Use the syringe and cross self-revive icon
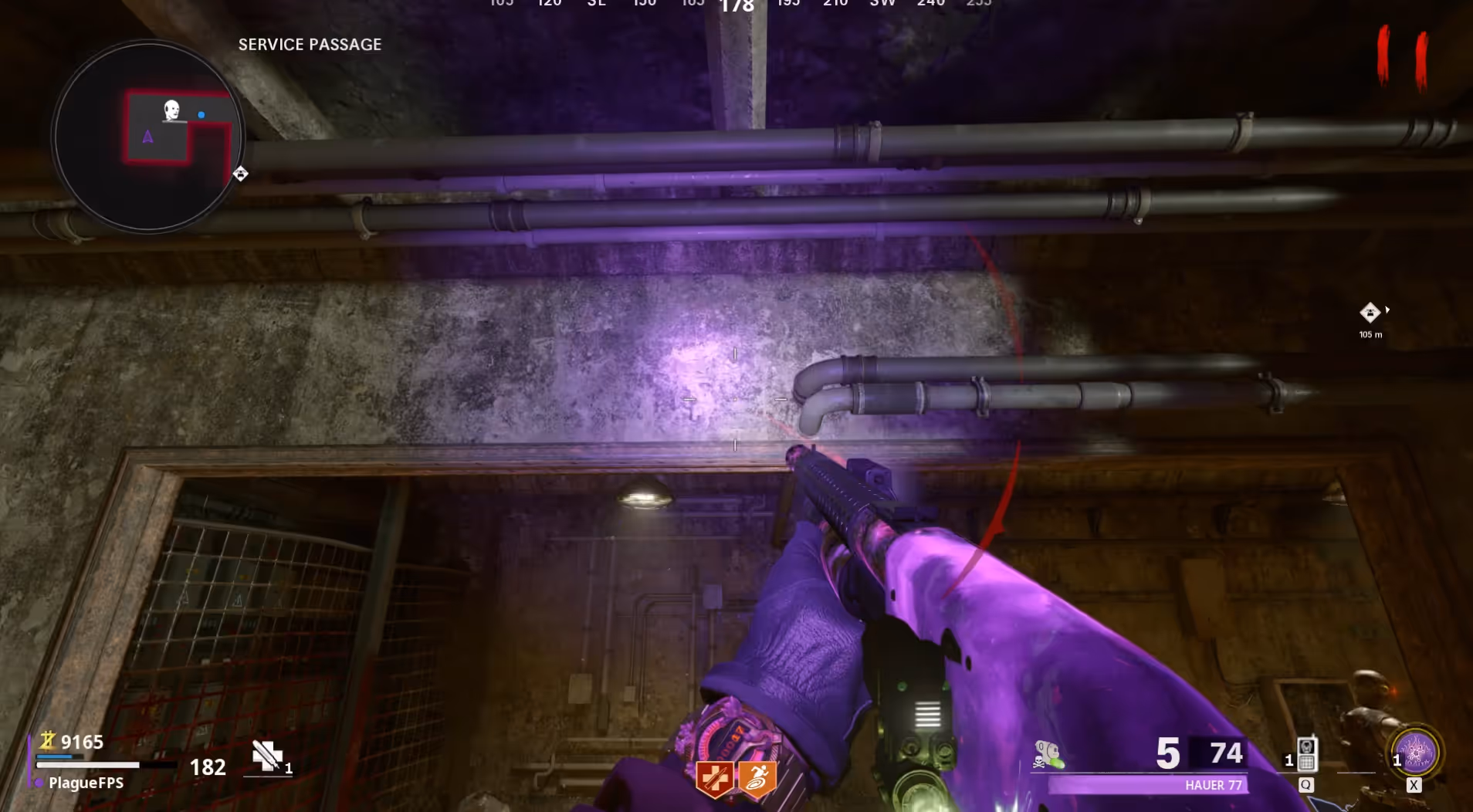 [267, 756]
